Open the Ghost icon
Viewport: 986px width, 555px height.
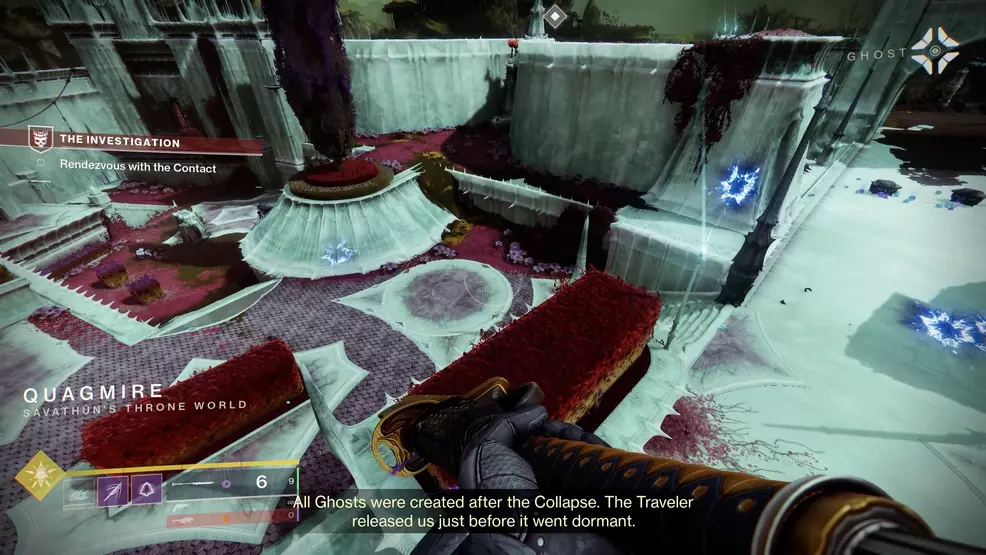point(934,50)
